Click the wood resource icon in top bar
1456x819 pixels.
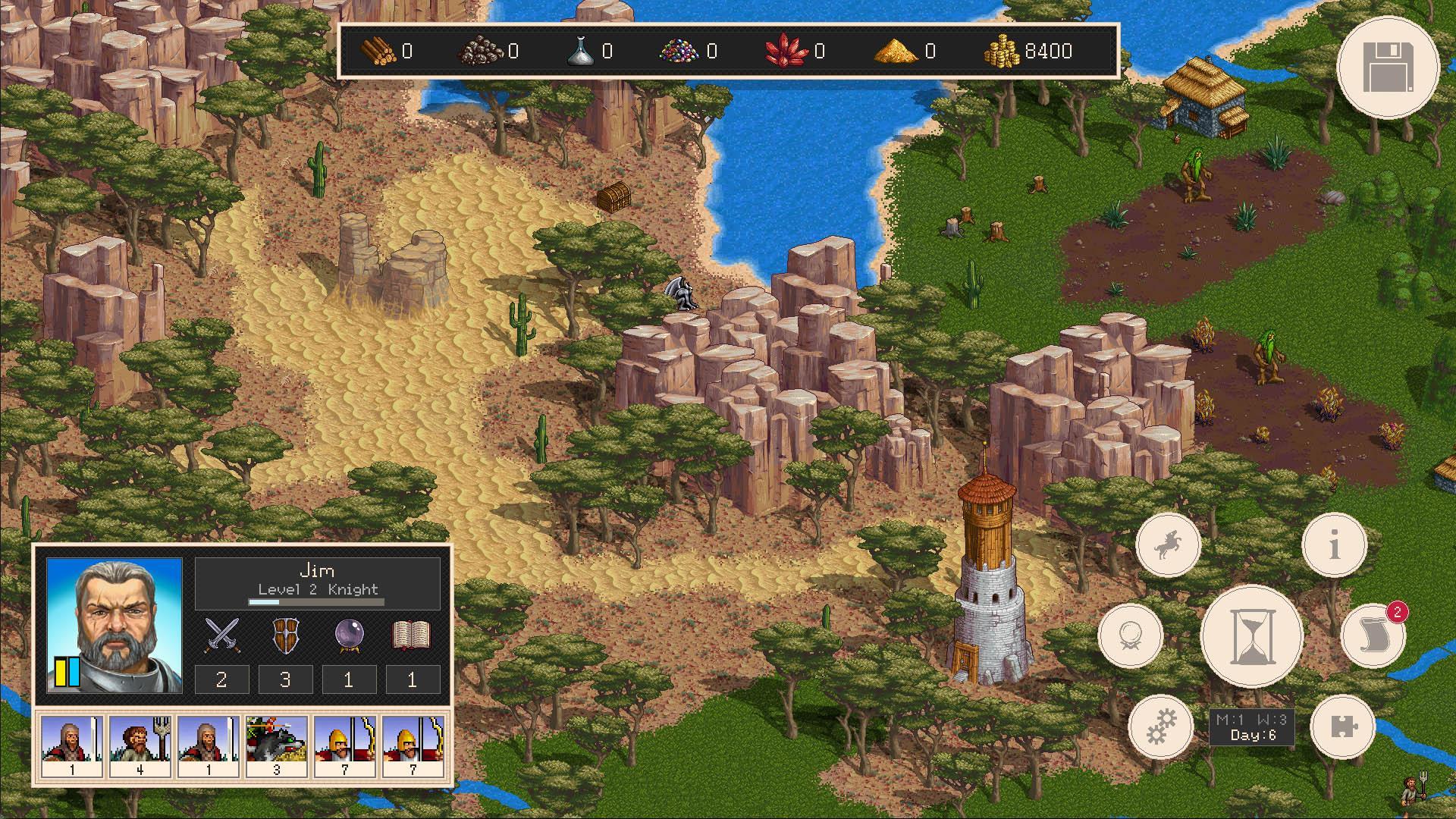[377, 52]
